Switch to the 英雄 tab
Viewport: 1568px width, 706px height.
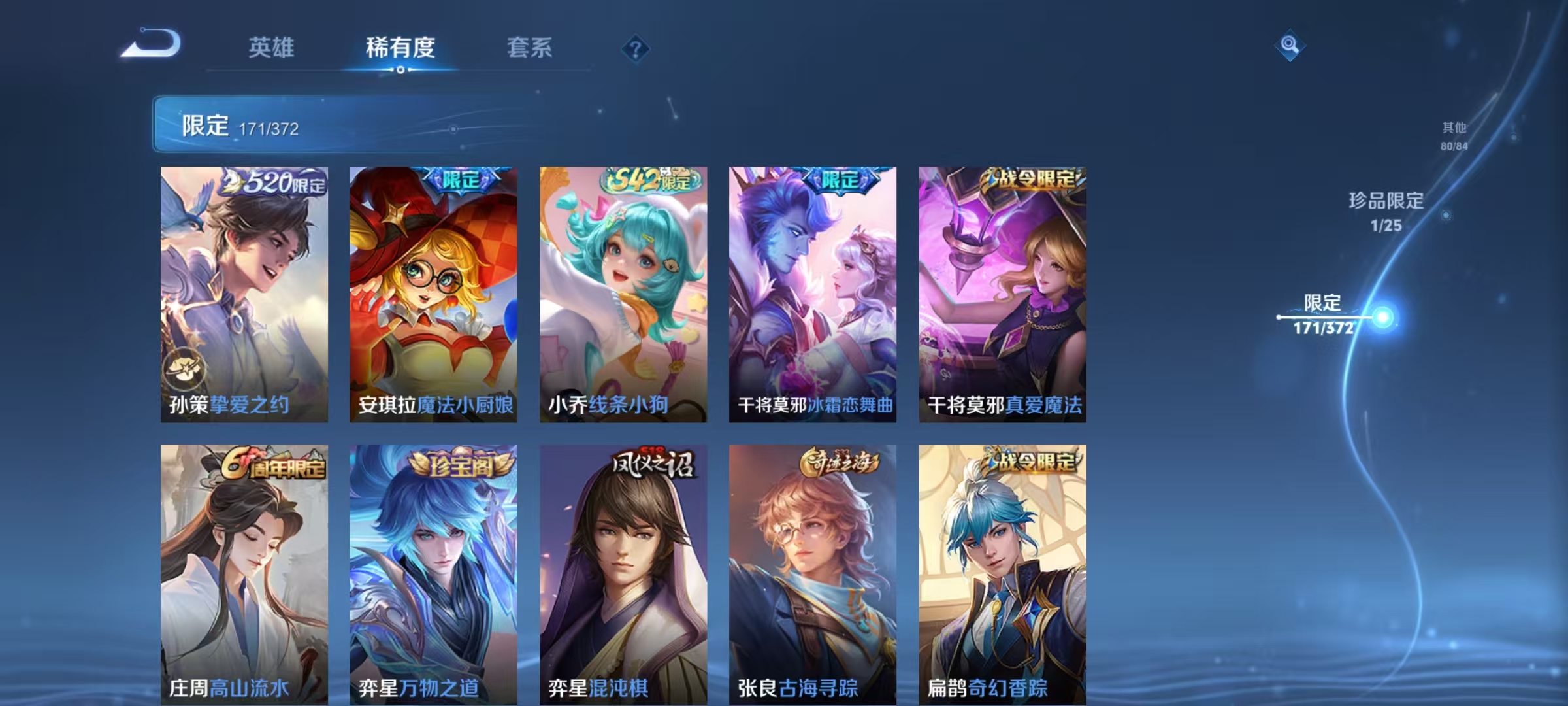(x=272, y=48)
